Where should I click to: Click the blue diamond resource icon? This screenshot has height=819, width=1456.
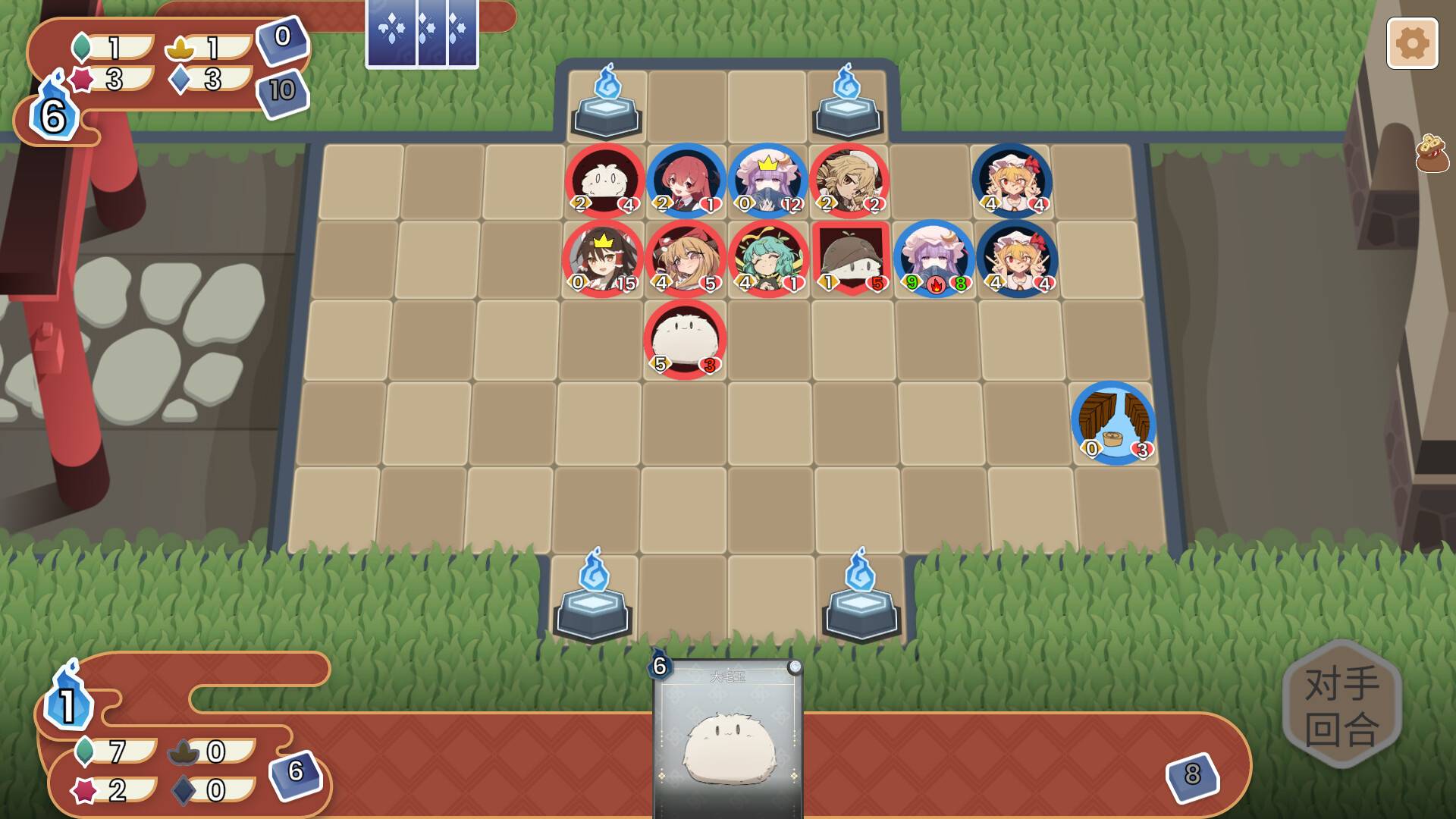coord(178,78)
